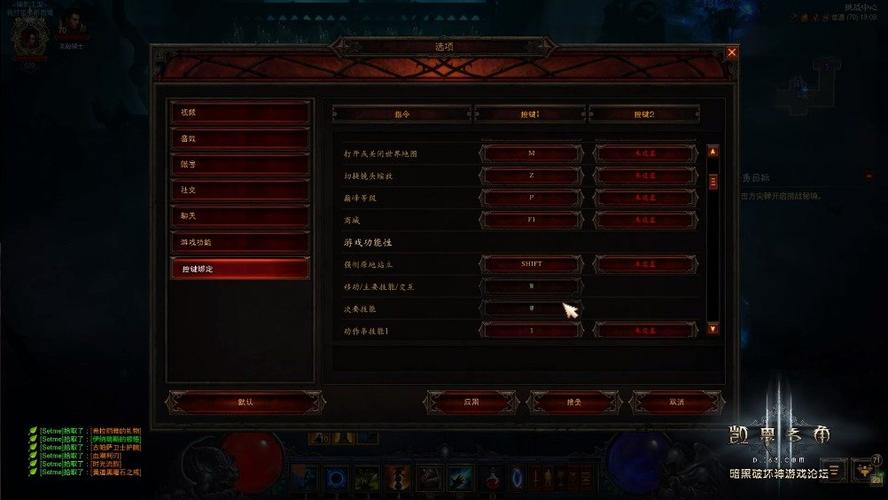The width and height of the screenshot is (888, 500).
Task: Rebind the world map key showing M
Action: pyautogui.click(x=531, y=154)
